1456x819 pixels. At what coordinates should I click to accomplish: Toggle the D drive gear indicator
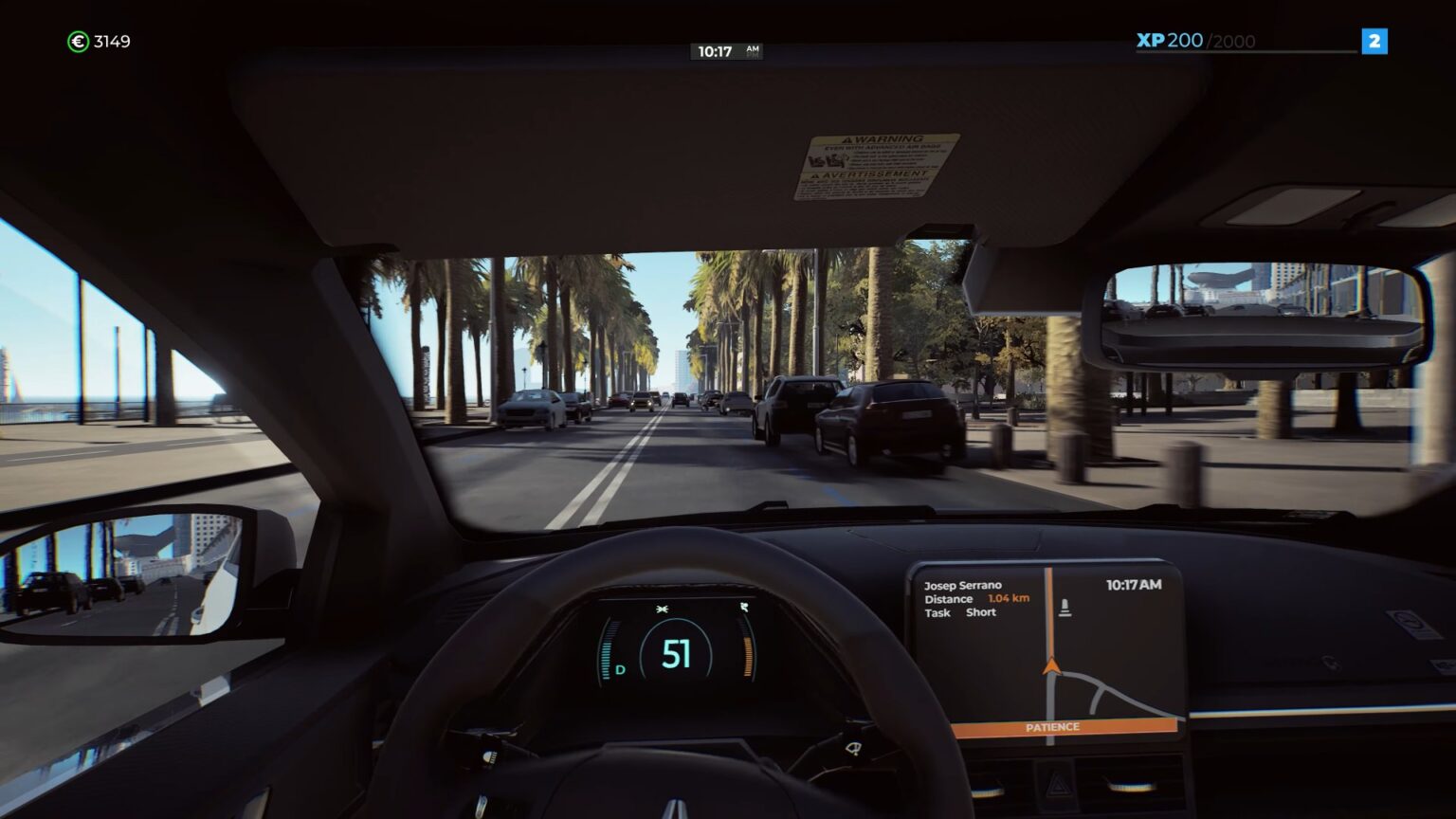[621, 669]
